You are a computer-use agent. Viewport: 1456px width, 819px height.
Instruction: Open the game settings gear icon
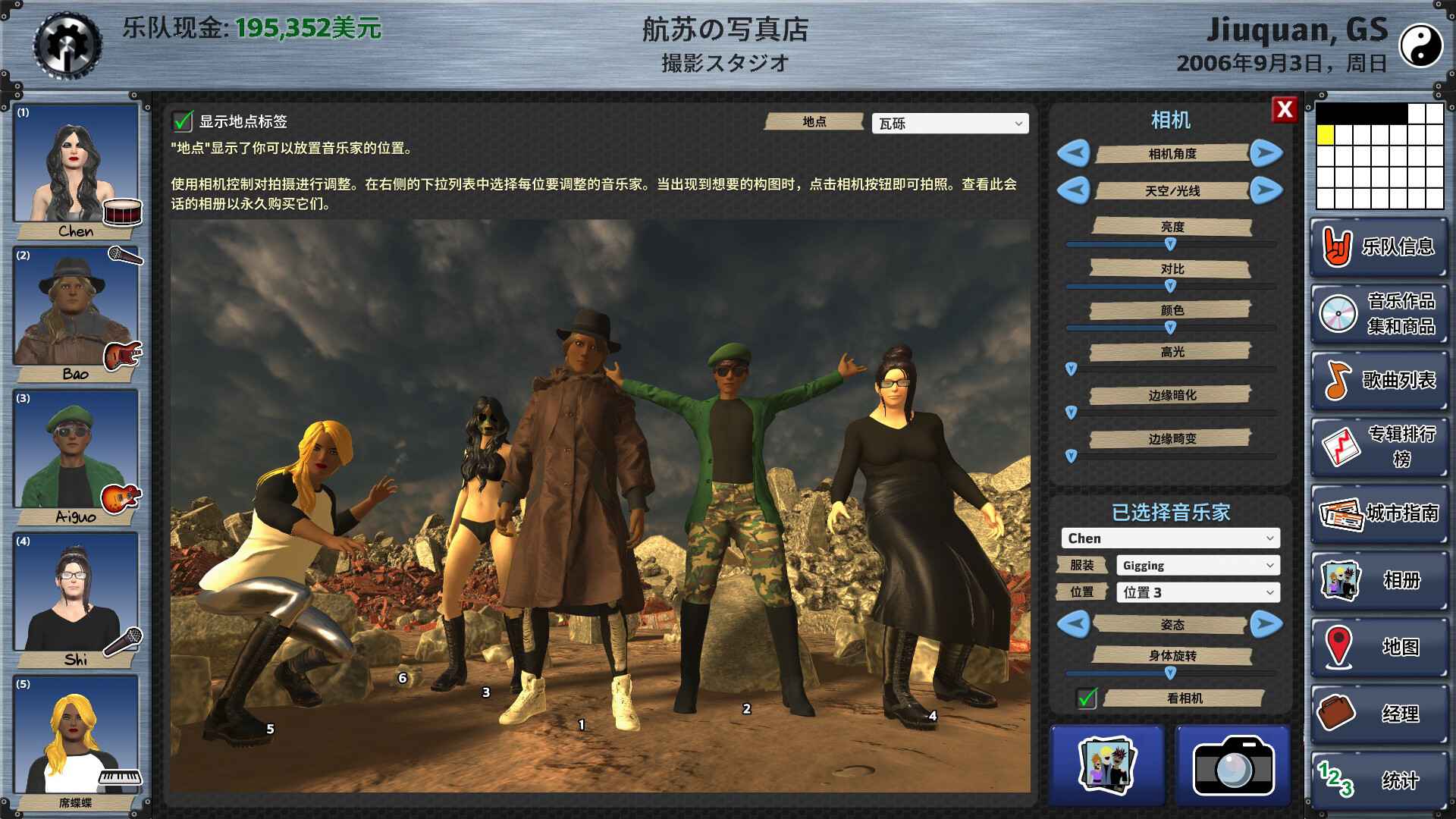tap(71, 43)
